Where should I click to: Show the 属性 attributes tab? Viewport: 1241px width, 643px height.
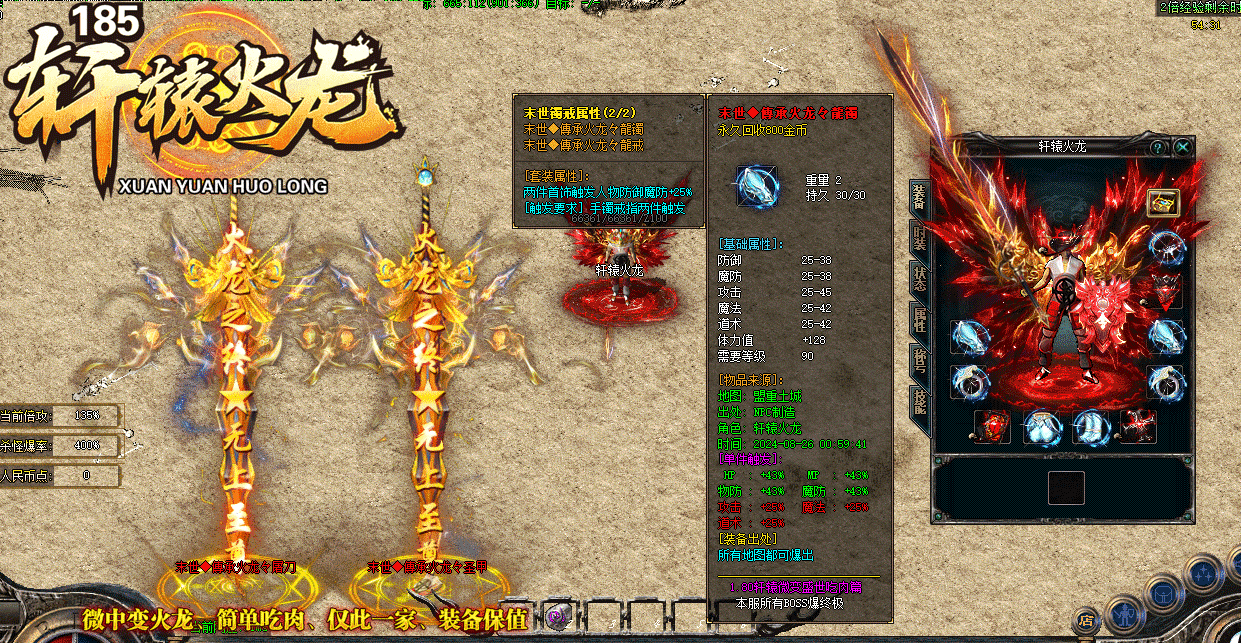click(918, 321)
